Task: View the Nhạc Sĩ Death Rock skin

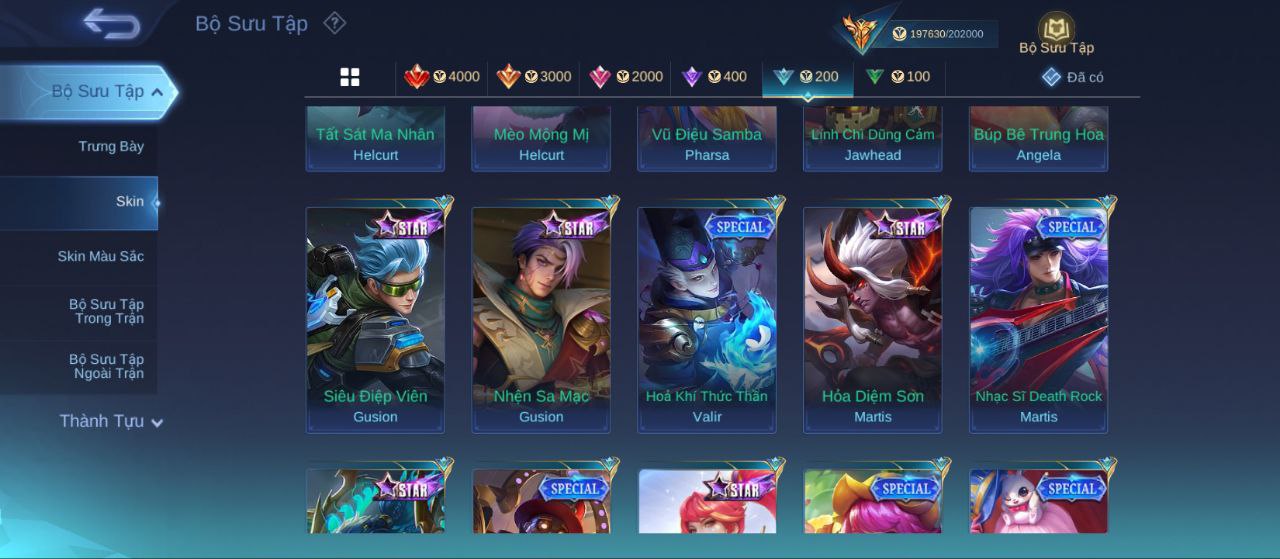Action: [1039, 319]
